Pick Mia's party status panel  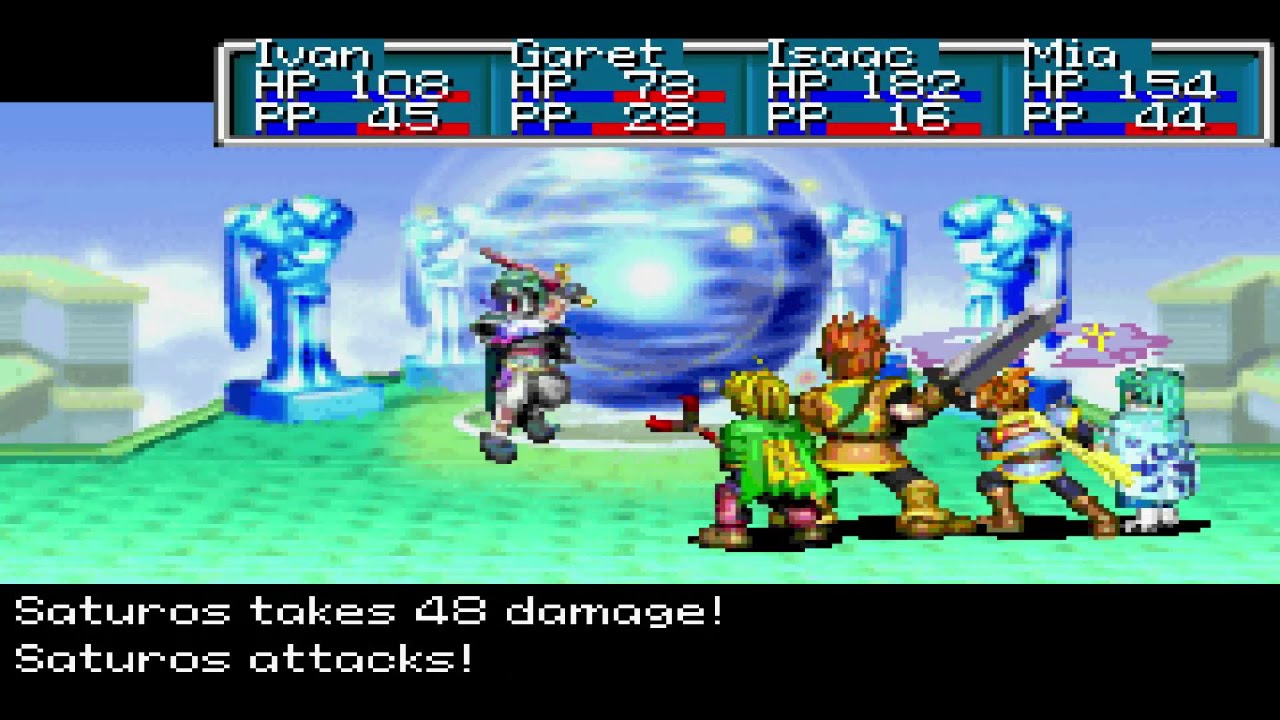[x=1130, y=90]
